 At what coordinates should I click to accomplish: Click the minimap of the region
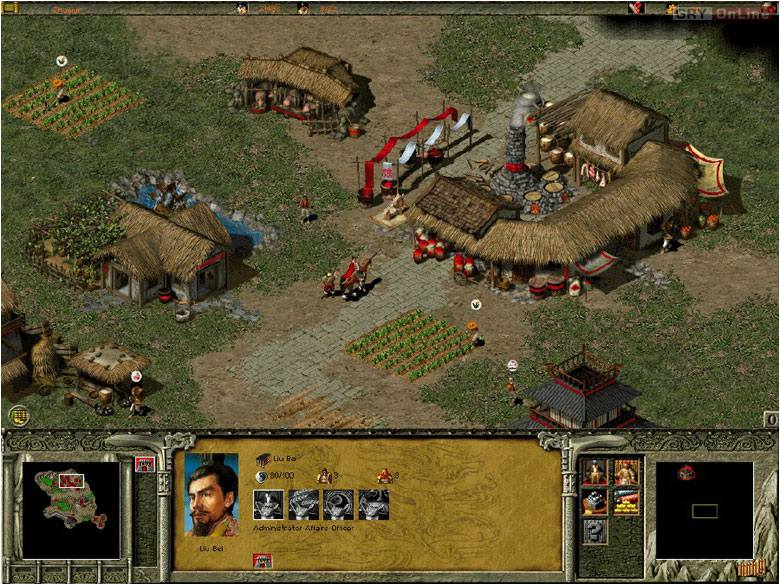coord(69,508)
